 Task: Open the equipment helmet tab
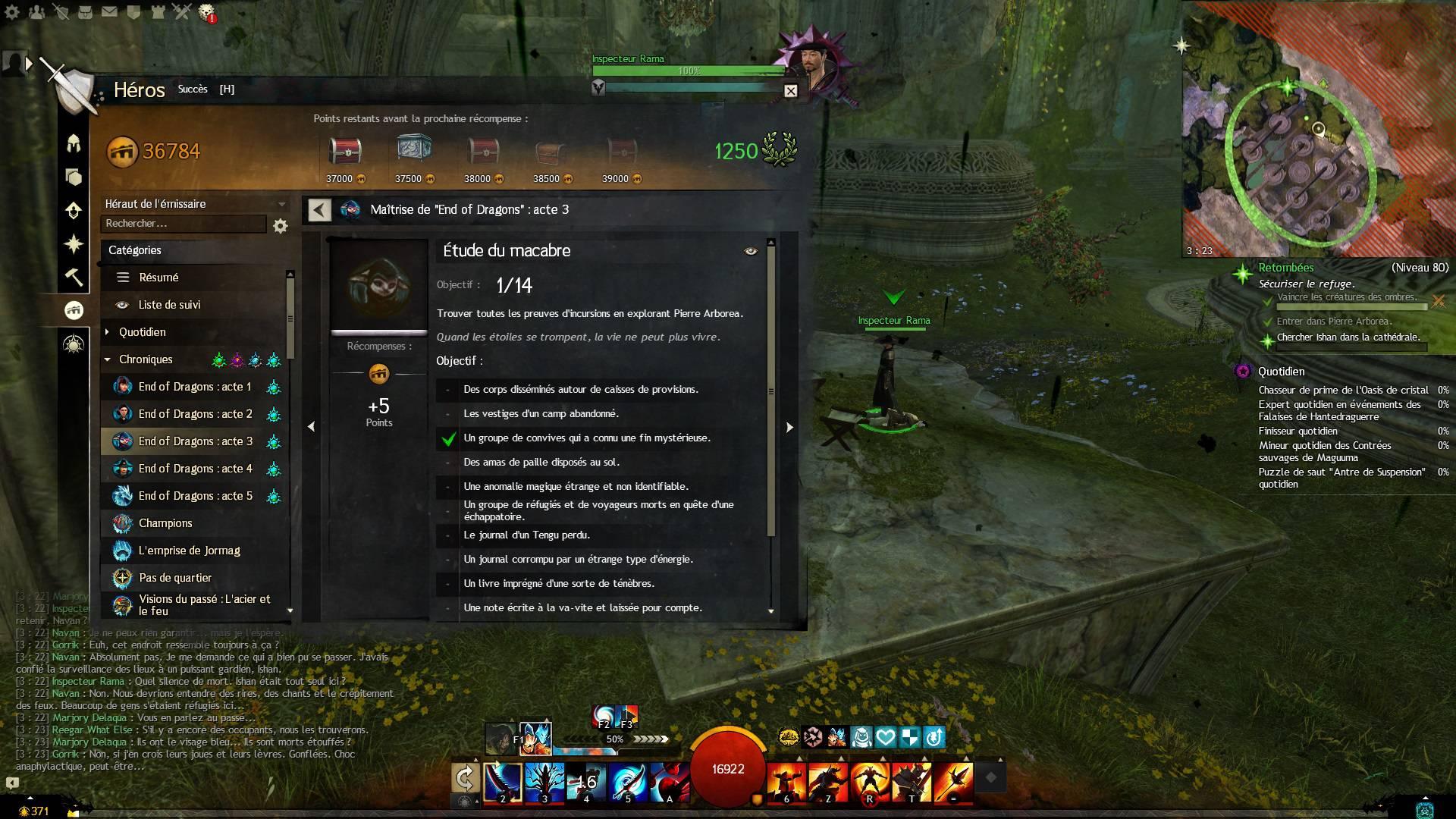tap(74, 143)
